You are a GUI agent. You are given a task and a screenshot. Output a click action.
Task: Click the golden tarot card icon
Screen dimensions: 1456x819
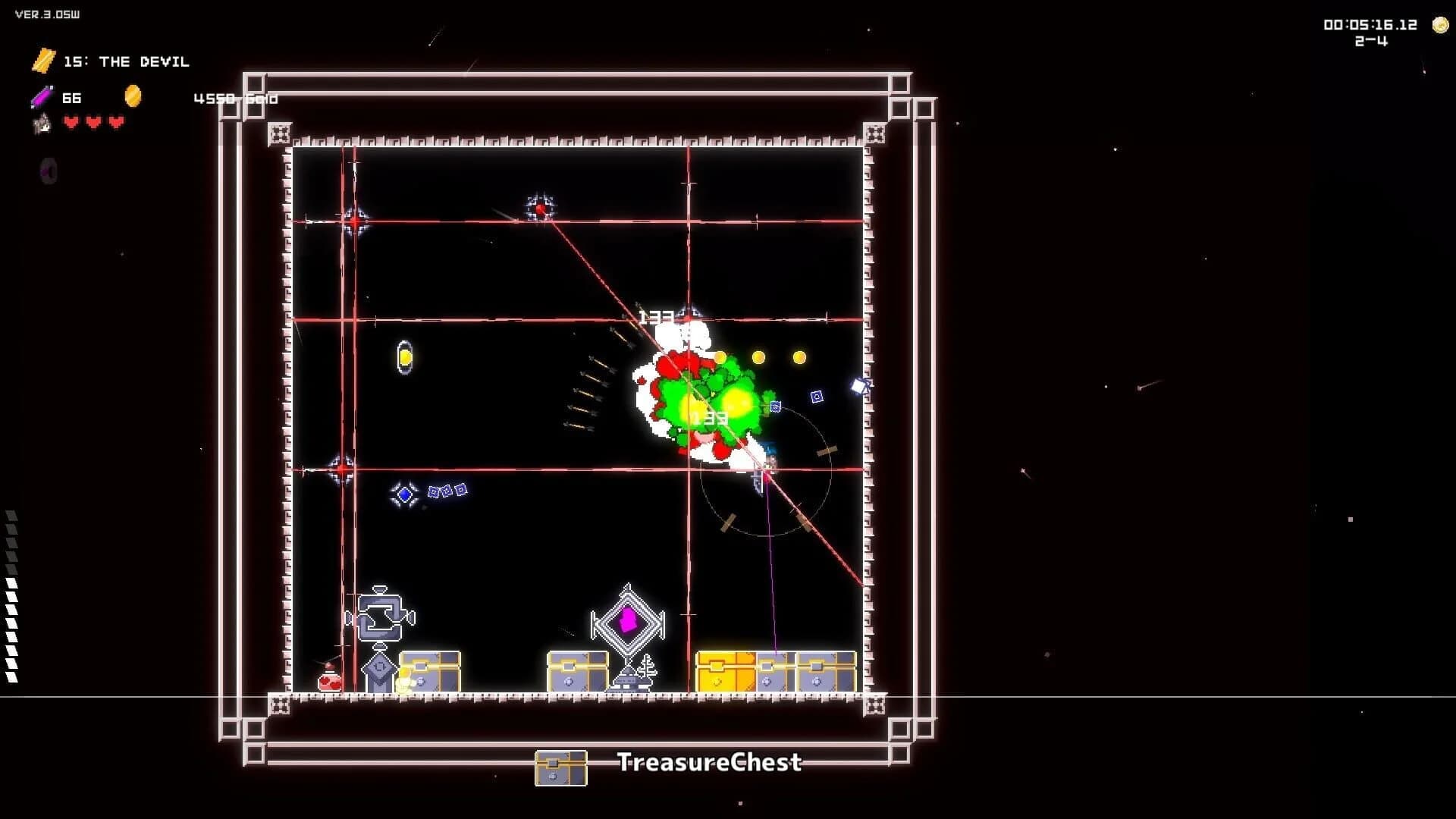coord(43,61)
